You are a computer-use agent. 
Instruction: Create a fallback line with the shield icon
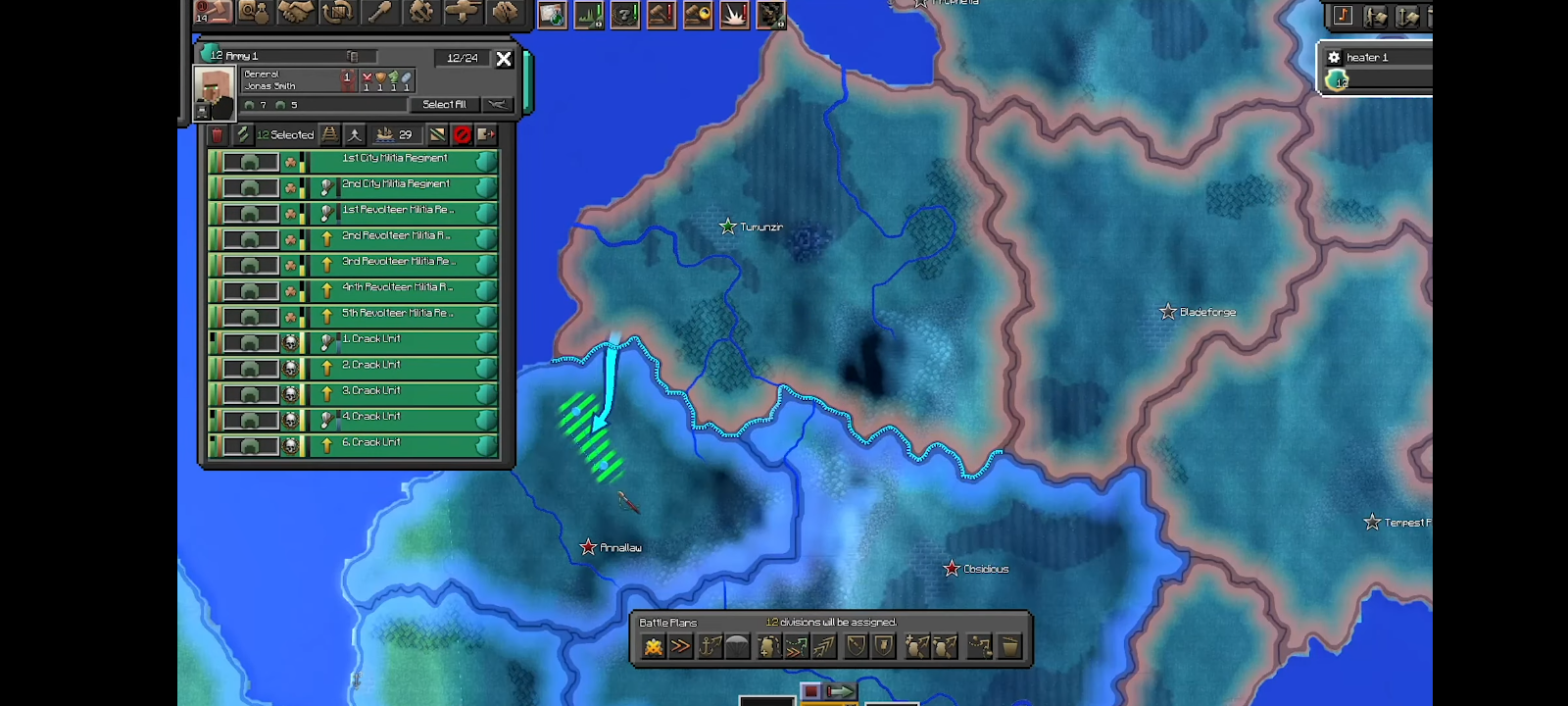[856, 645]
